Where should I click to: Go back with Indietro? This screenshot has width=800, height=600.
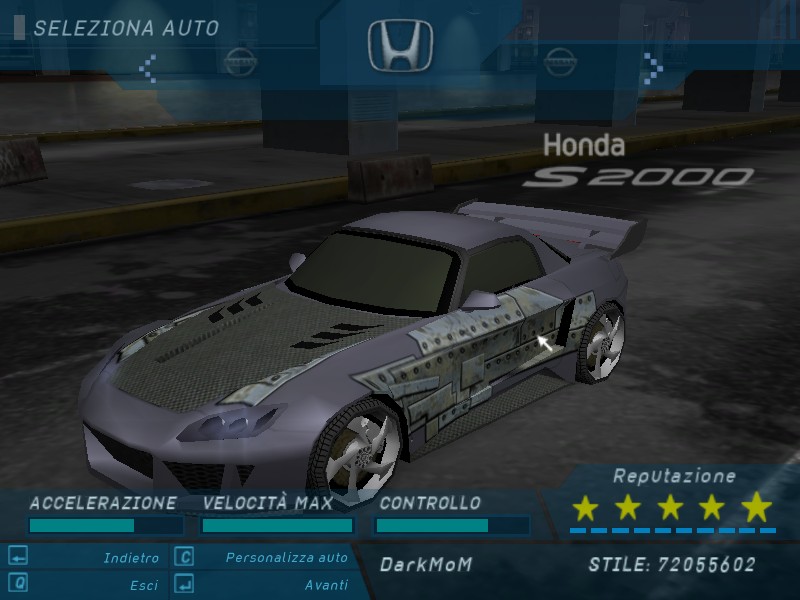point(131,558)
